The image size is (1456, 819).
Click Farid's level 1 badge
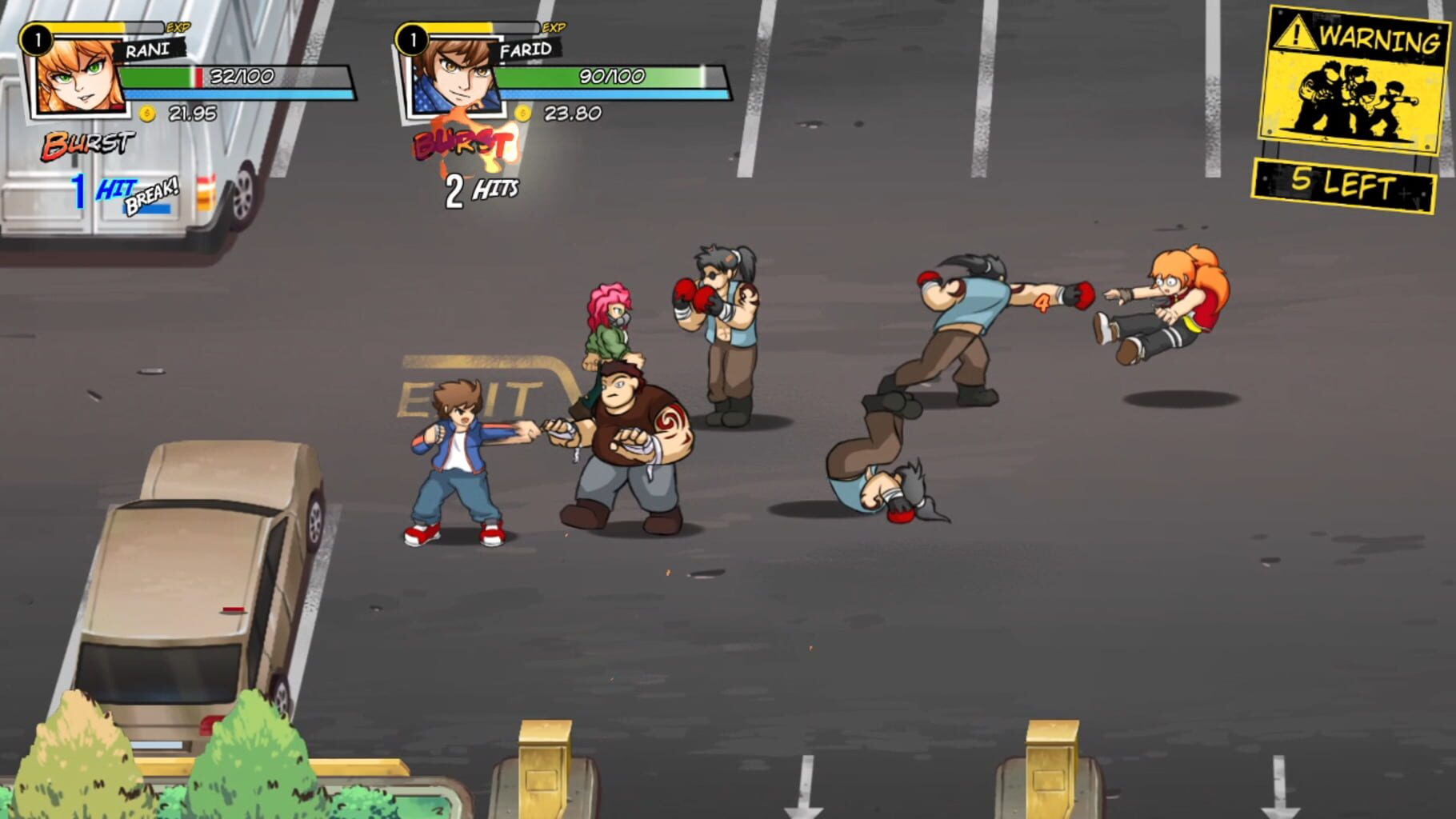tap(413, 38)
